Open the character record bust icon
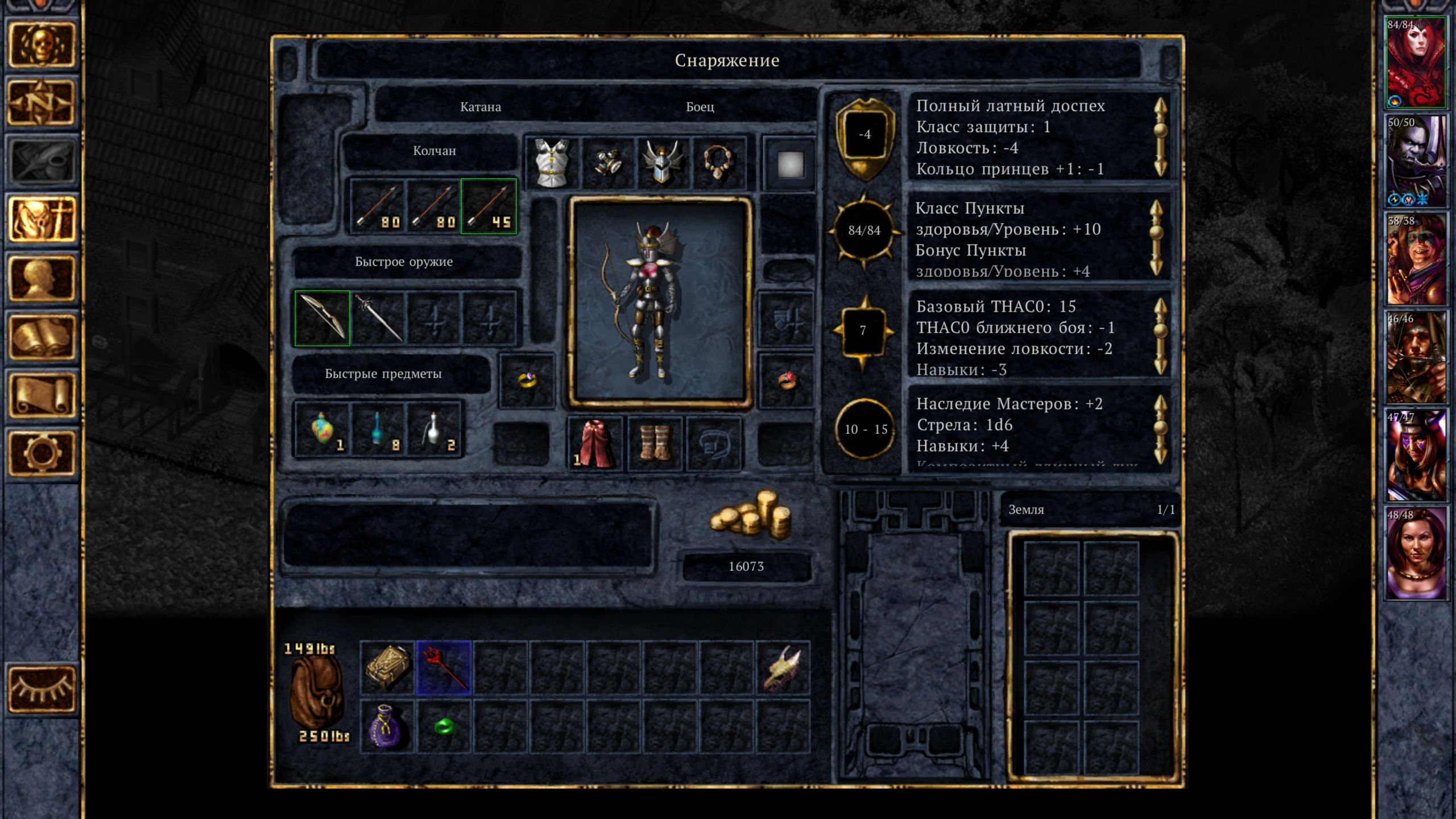Viewport: 1456px width, 819px height. pyautogui.click(x=41, y=278)
